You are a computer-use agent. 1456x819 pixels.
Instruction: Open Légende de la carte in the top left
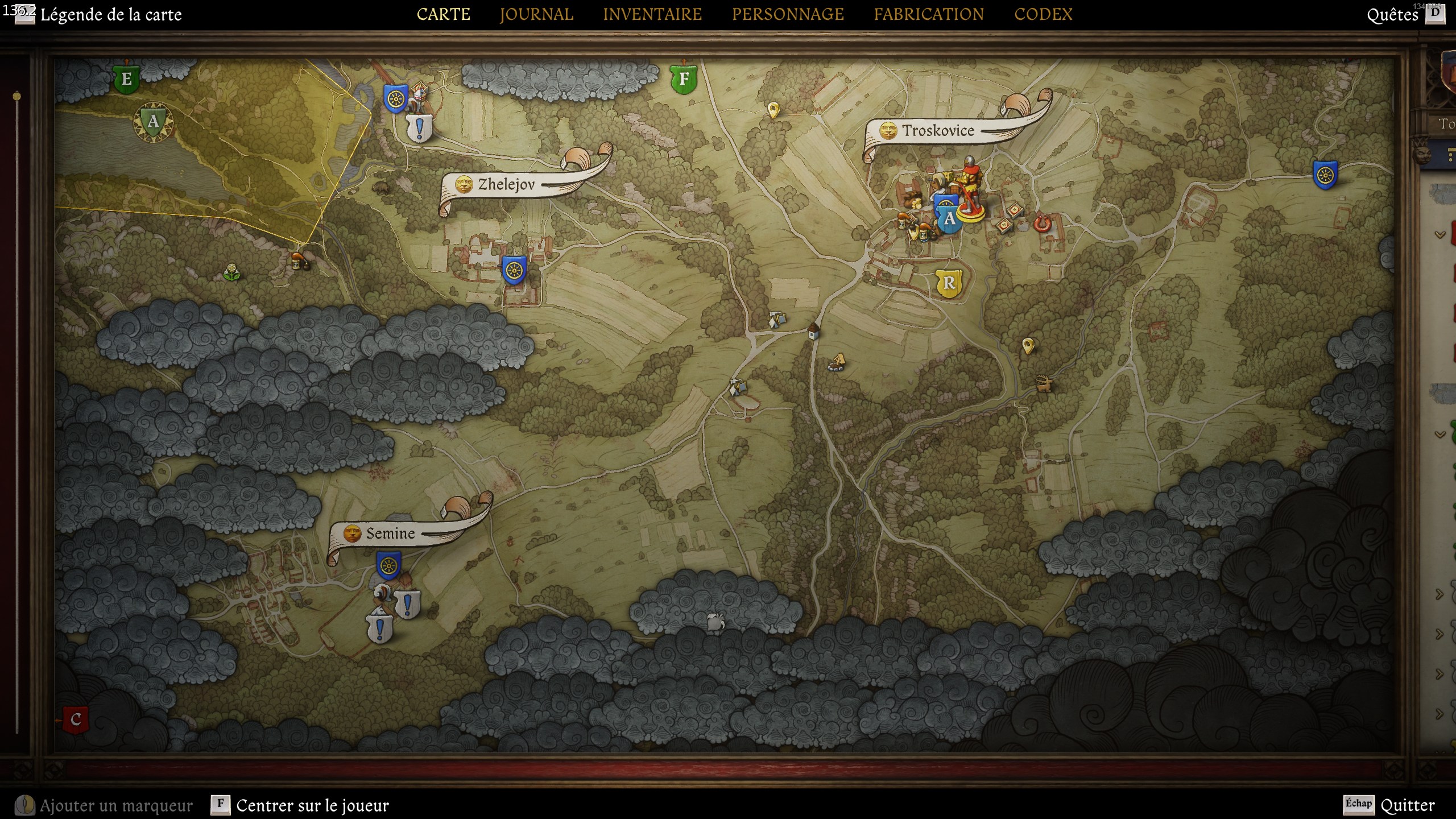point(110,15)
